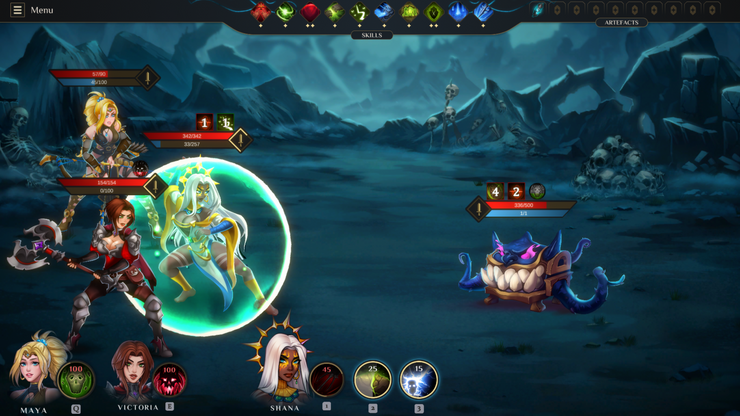740x416 pixels.
Task: Open the Artefacts panel label
Action: pyautogui.click(x=621, y=22)
